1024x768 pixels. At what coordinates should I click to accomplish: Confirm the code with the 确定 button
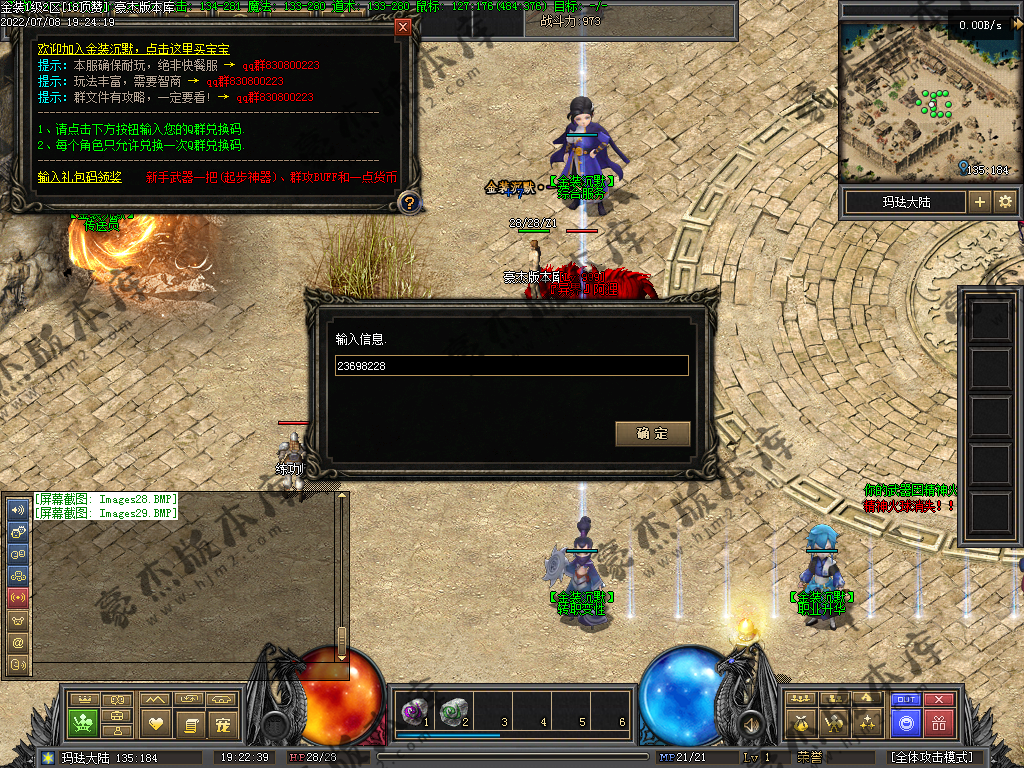652,433
